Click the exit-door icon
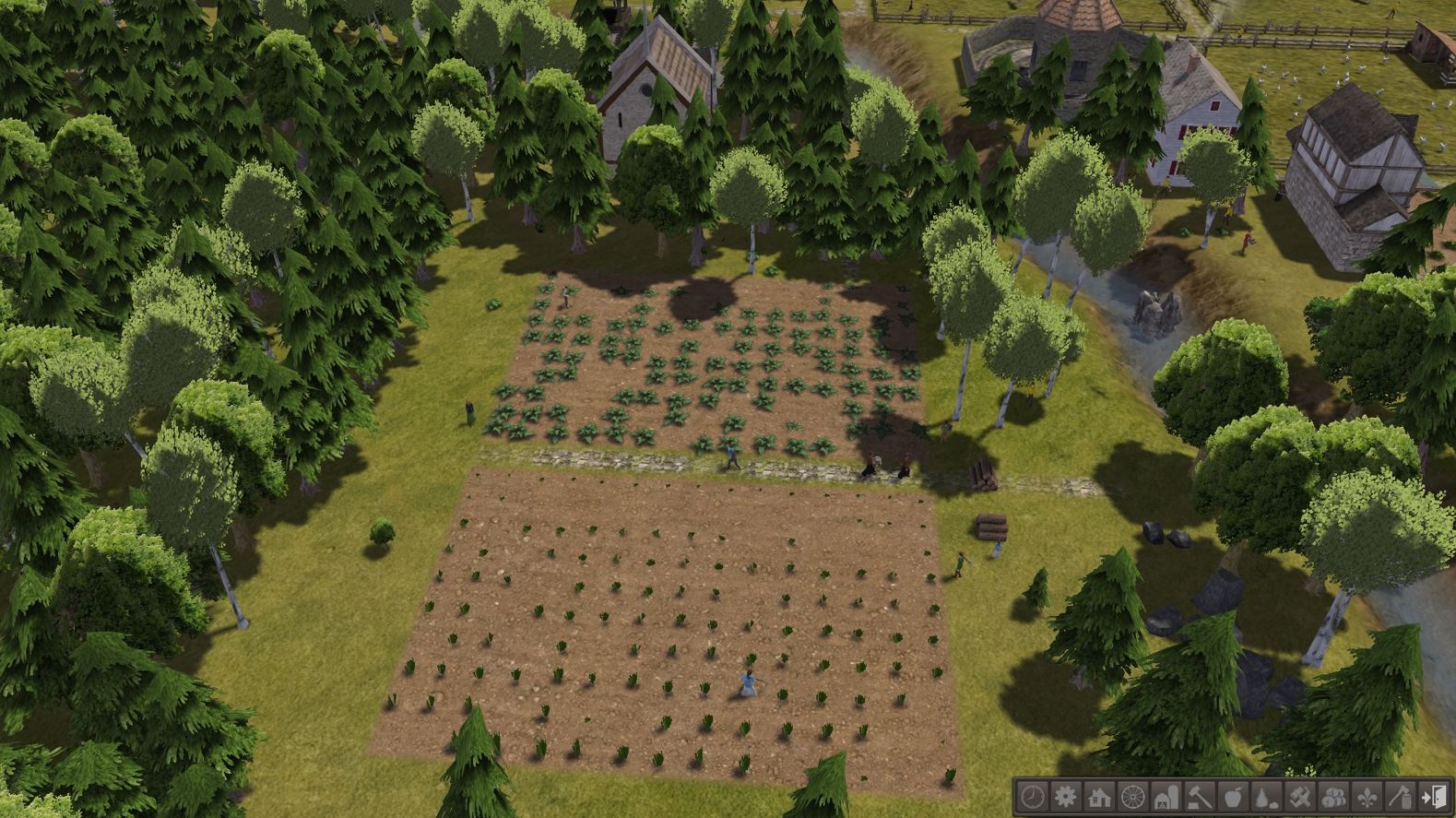 1436,799
